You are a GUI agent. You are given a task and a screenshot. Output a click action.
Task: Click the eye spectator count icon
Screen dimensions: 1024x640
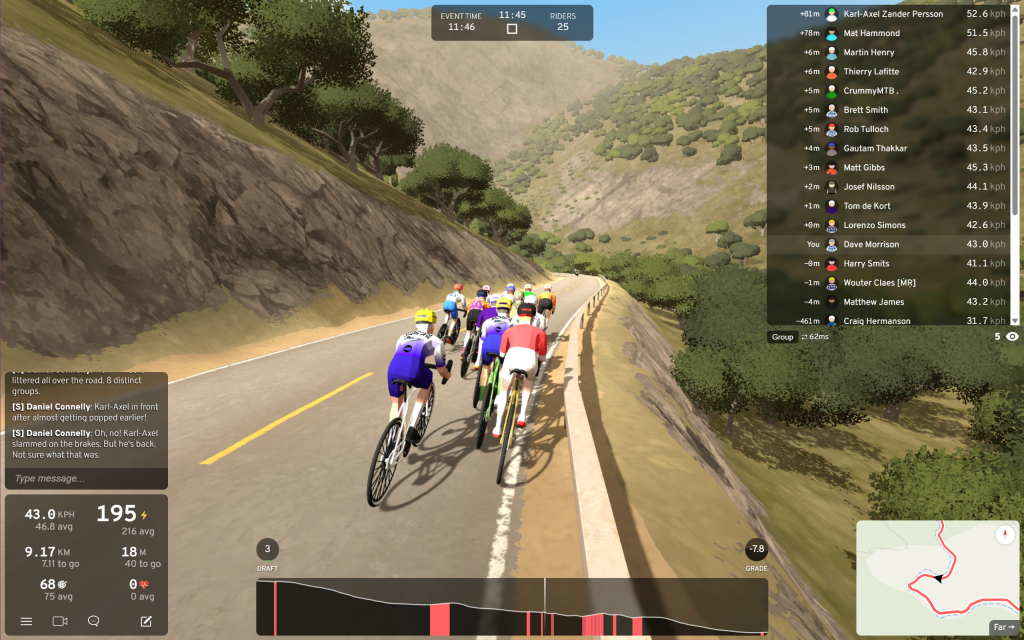point(1013,337)
